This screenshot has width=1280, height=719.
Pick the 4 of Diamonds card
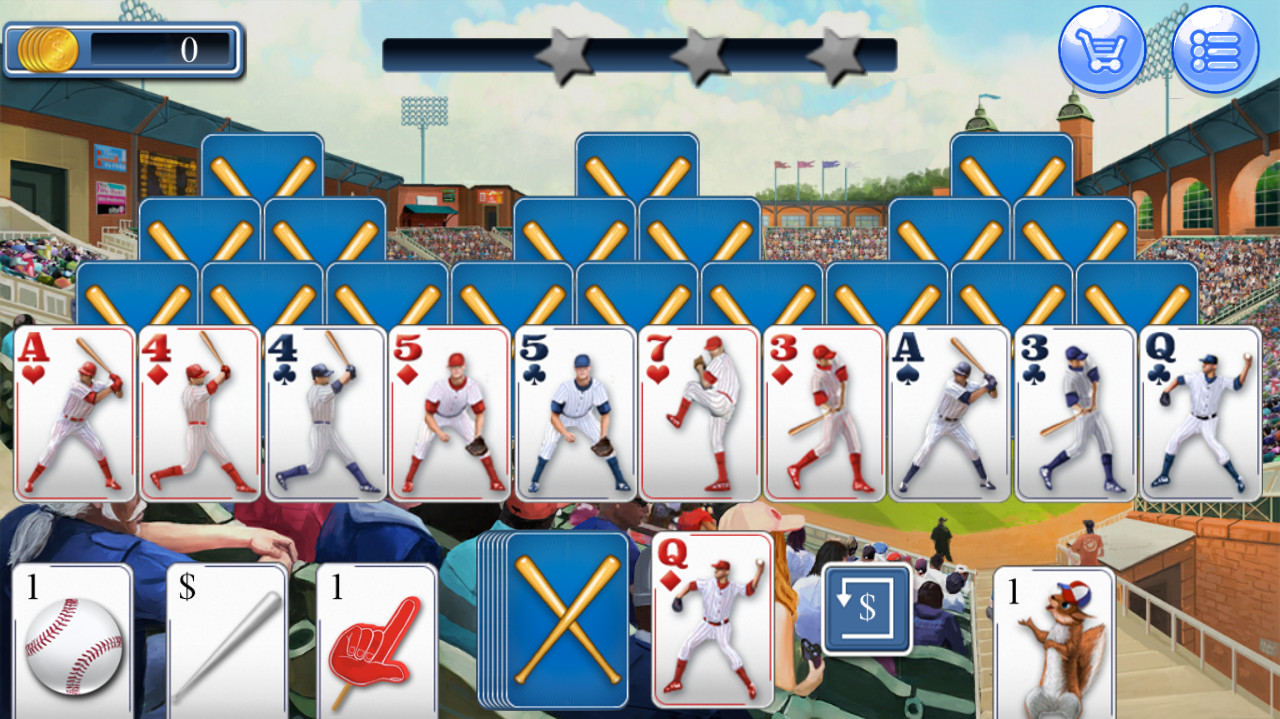tap(200, 412)
